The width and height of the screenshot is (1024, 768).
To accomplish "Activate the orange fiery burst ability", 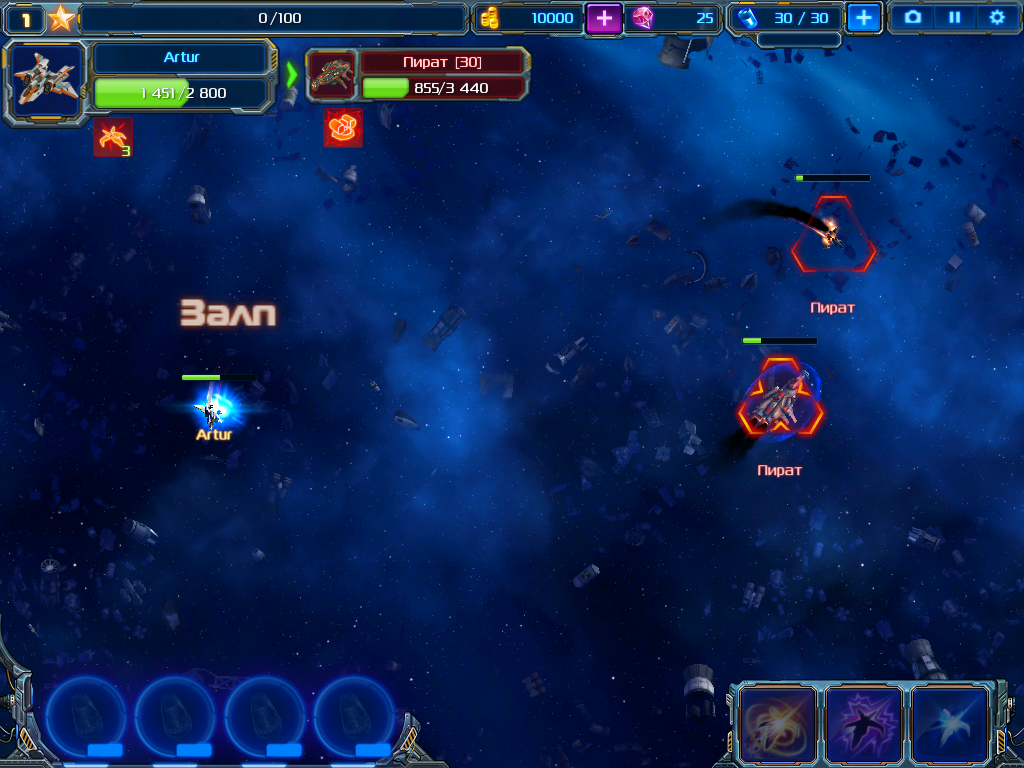I will [x=778, y=723].
